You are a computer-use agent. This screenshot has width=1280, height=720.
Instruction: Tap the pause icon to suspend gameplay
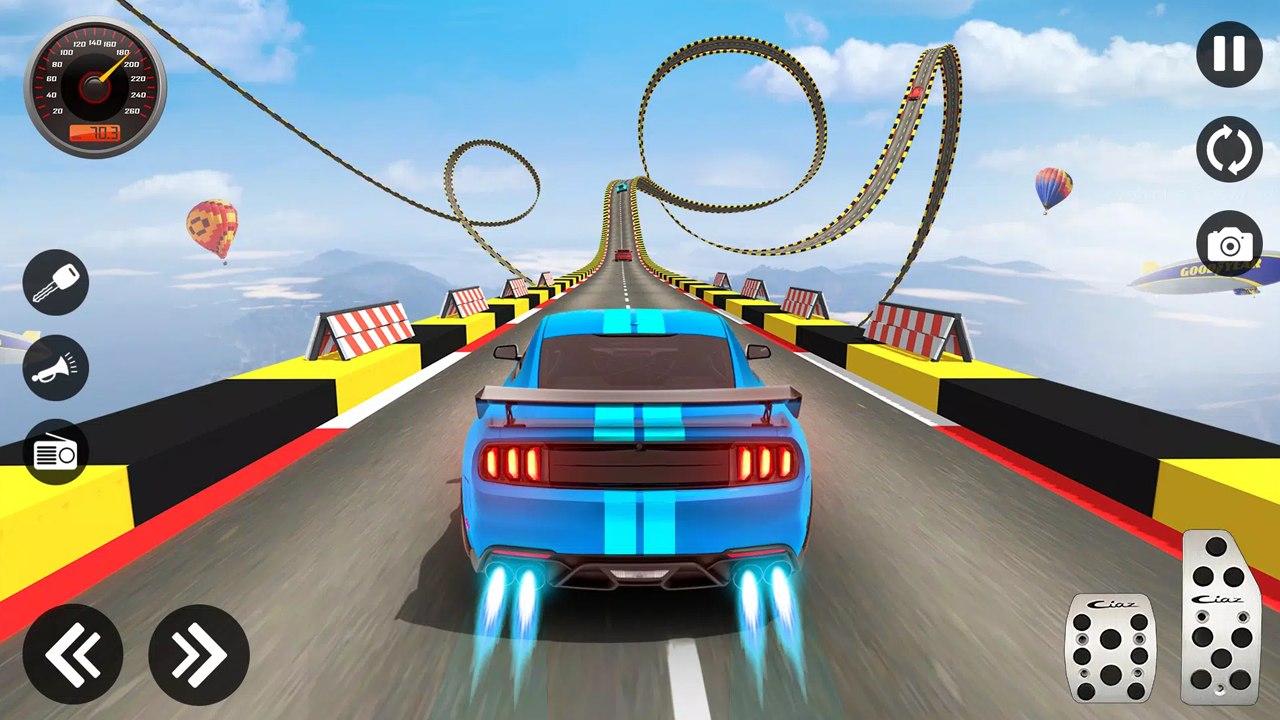pos(1229,54)
